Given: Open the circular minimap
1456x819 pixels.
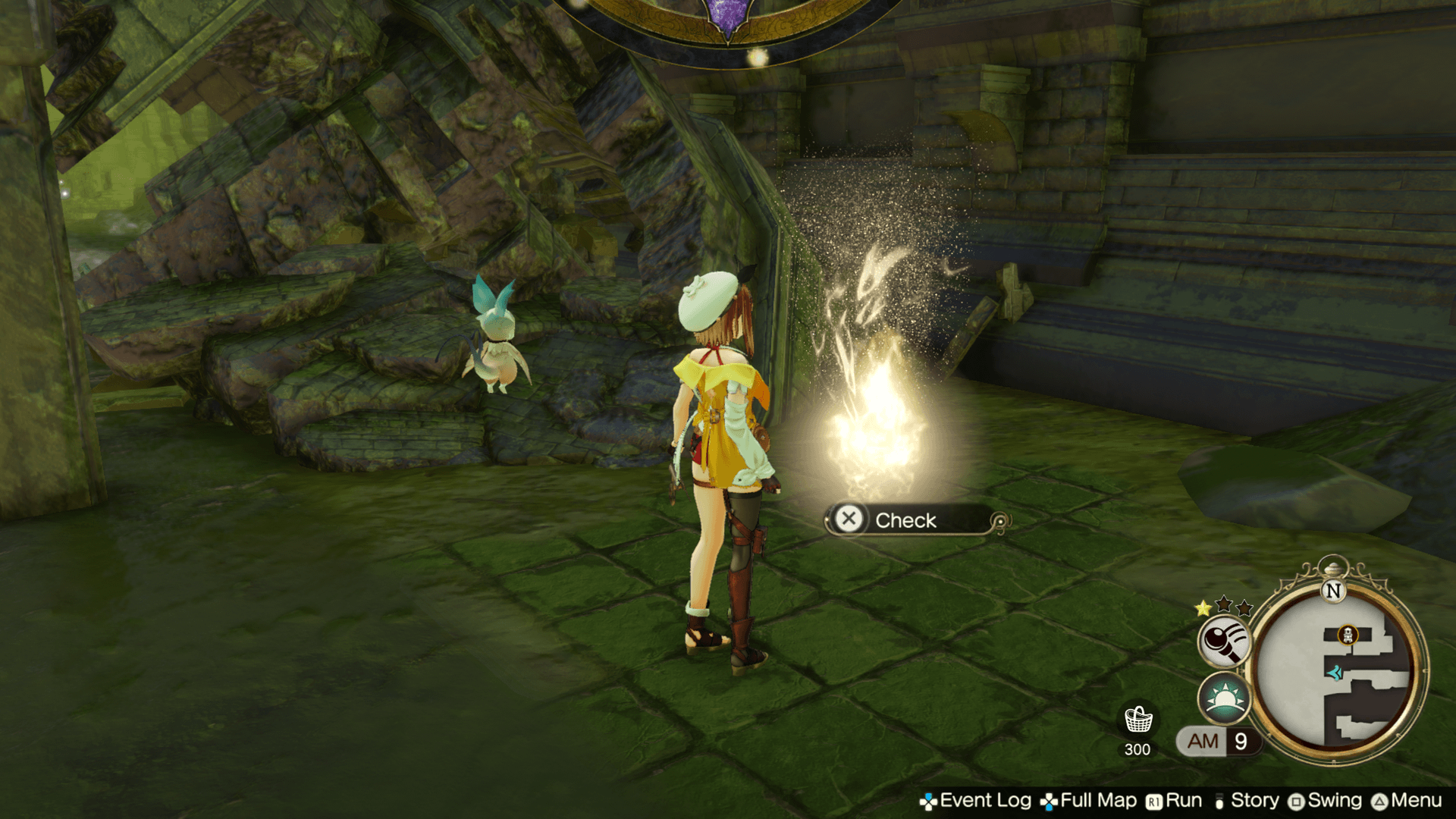Looking at the screenshot, I should click(1336, 671).
